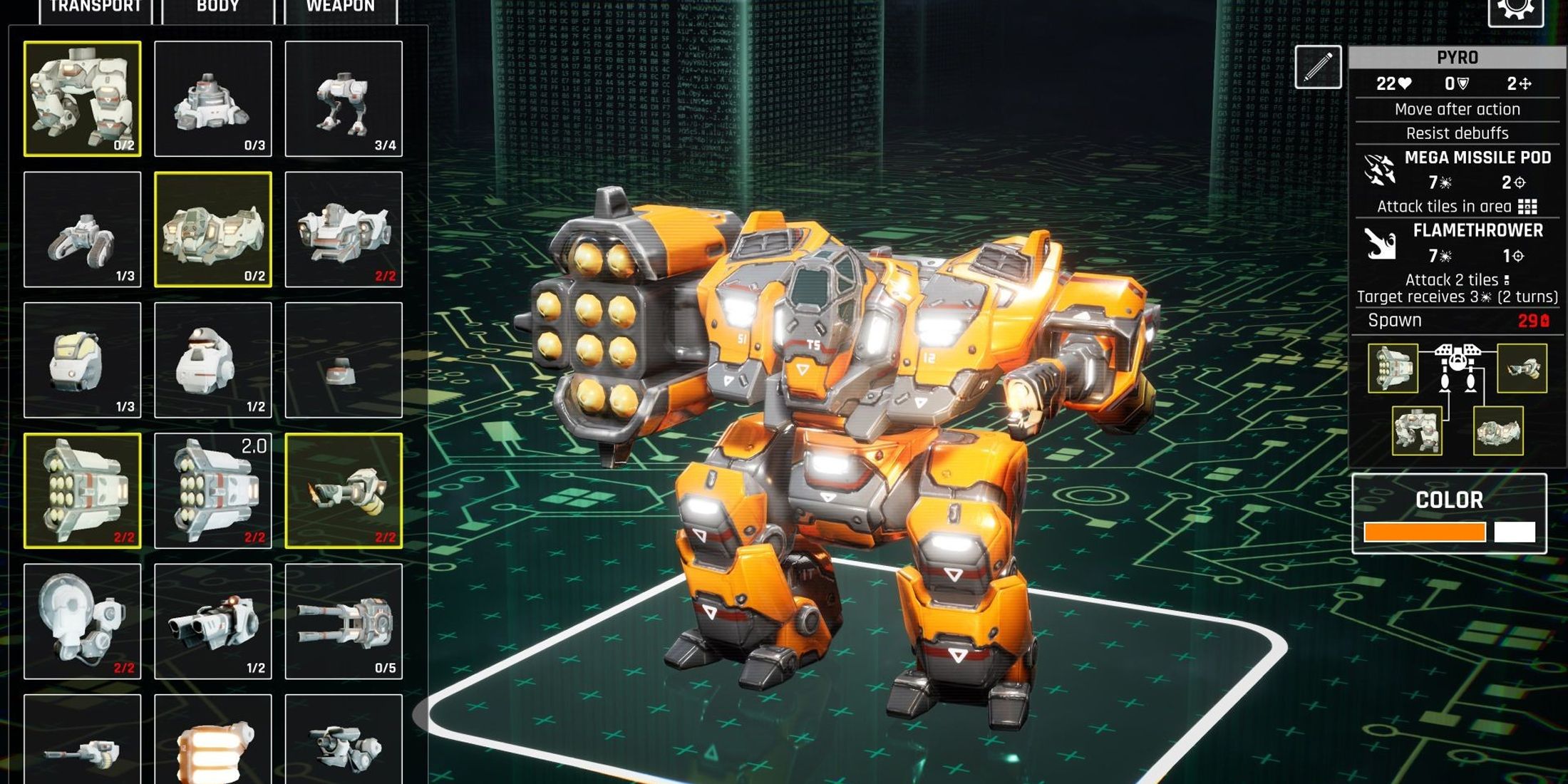Equip the flamethrower part marked 2/2

(x=344, y=490)
